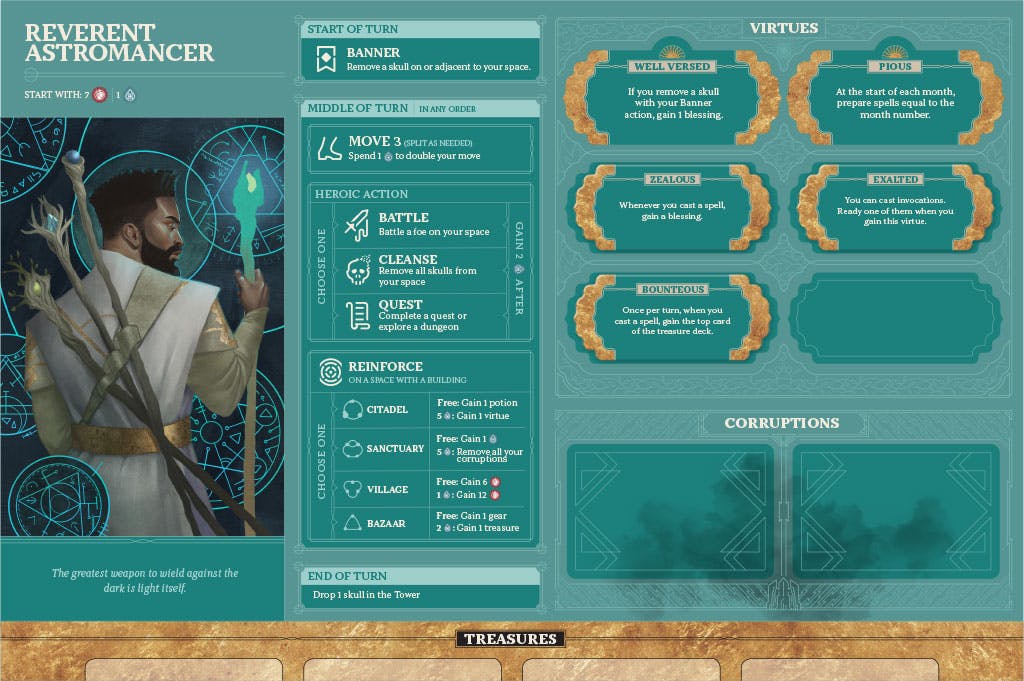1024x681 pixels.
Task: Select the Pious virtue card
Action: point(895,99)
